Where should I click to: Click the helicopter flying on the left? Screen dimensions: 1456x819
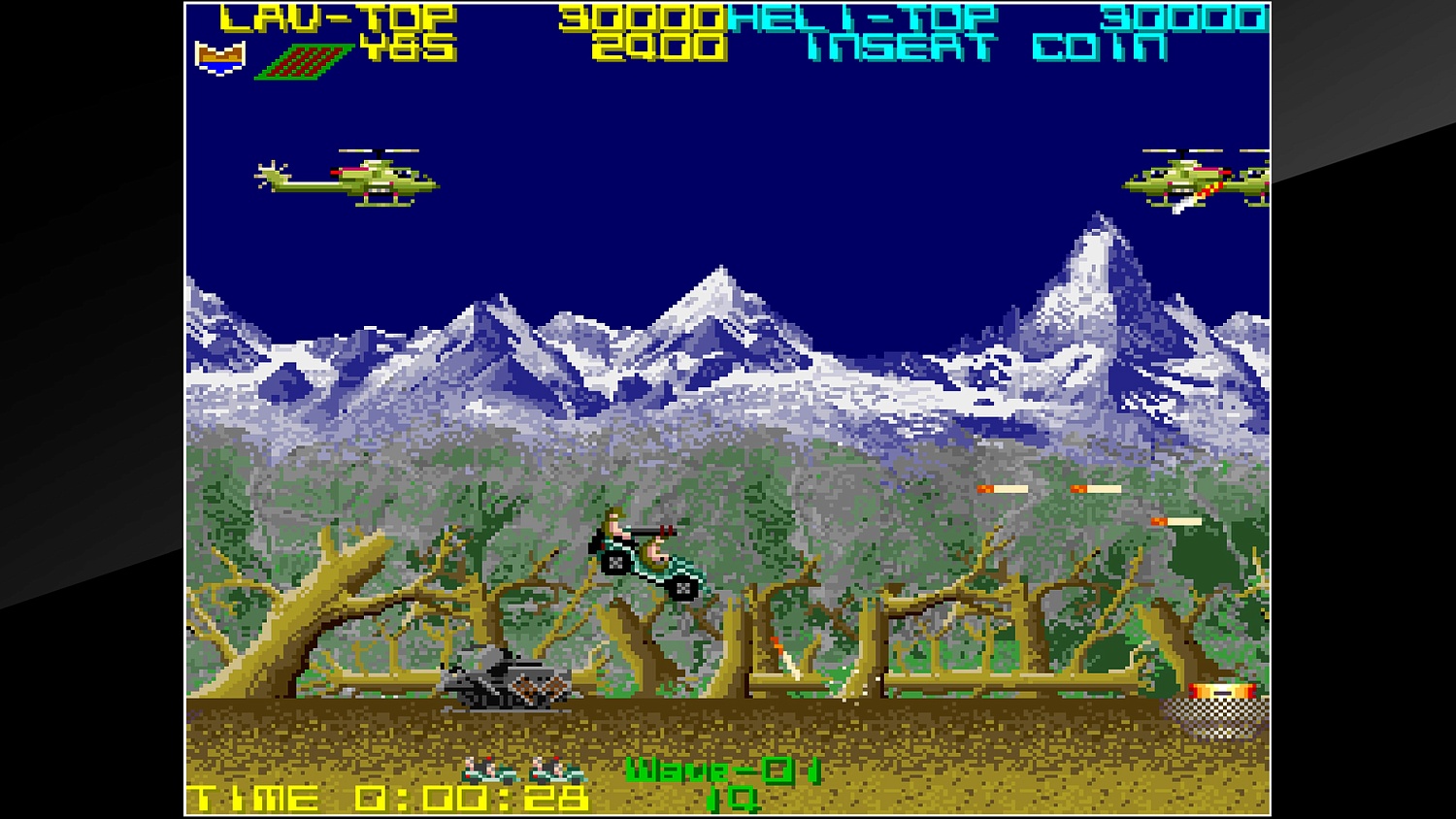coord(349,180)
